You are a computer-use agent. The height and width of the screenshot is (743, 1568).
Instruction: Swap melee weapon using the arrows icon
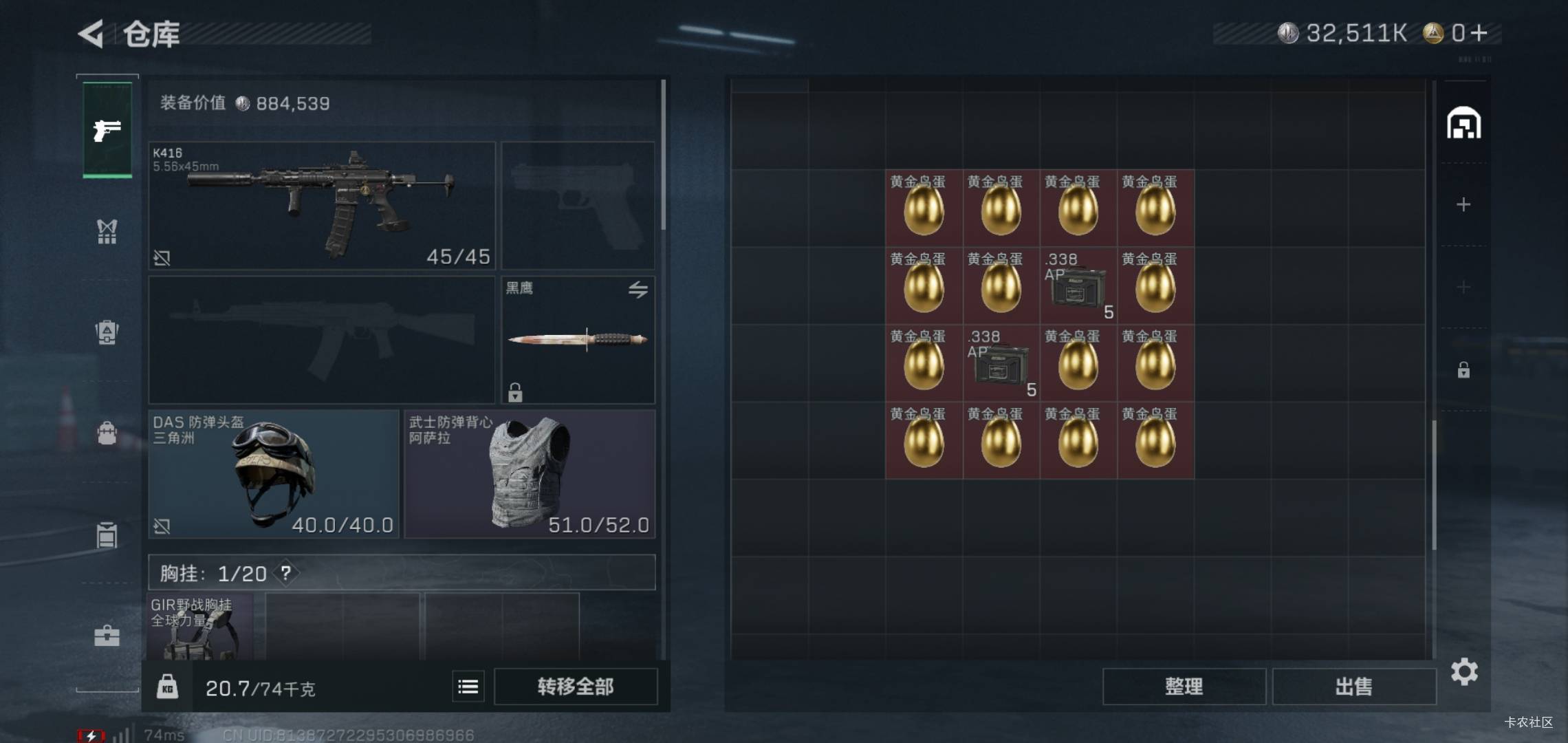(638, 290)
